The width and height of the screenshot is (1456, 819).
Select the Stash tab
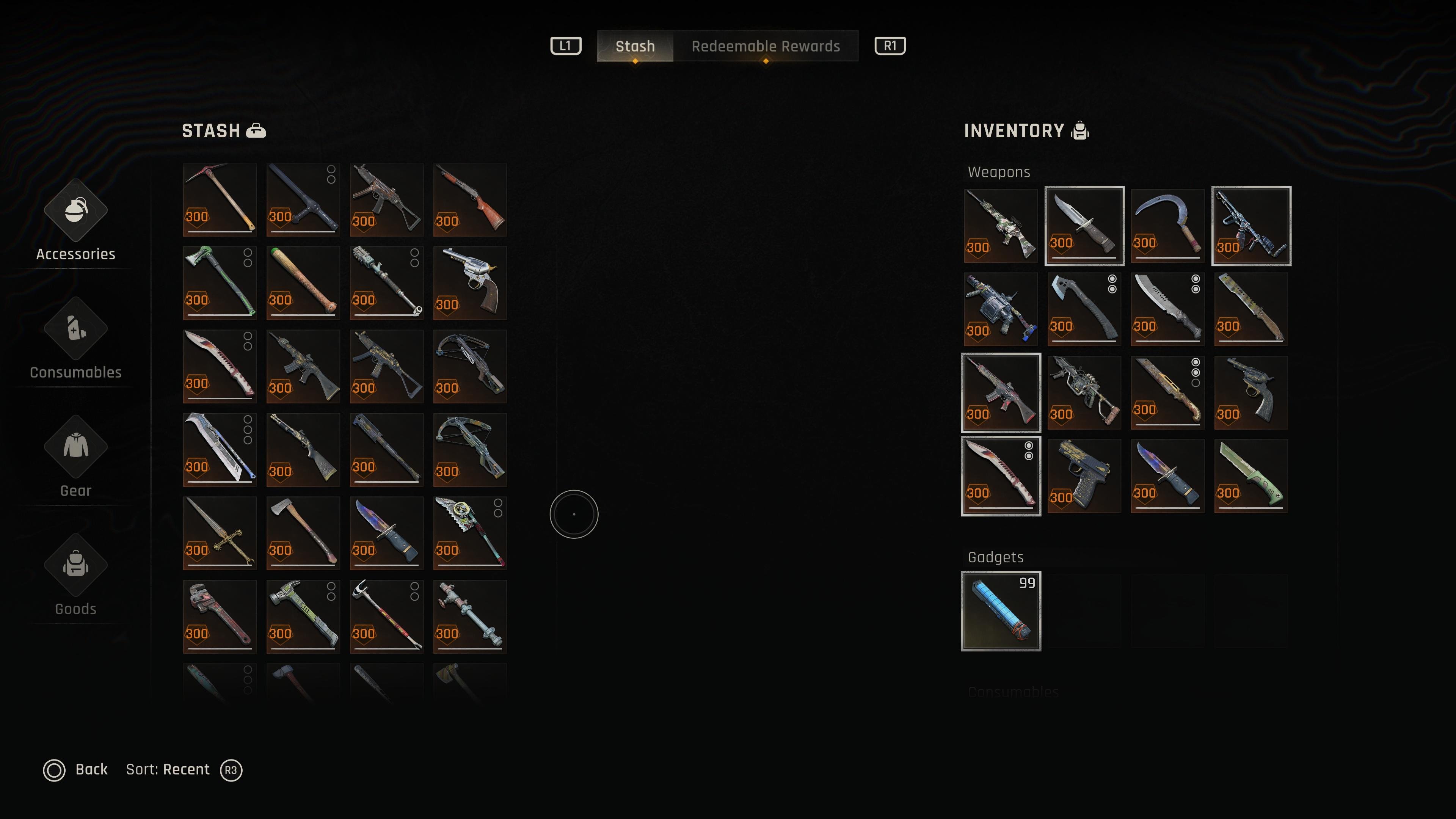tap(635, 46)
